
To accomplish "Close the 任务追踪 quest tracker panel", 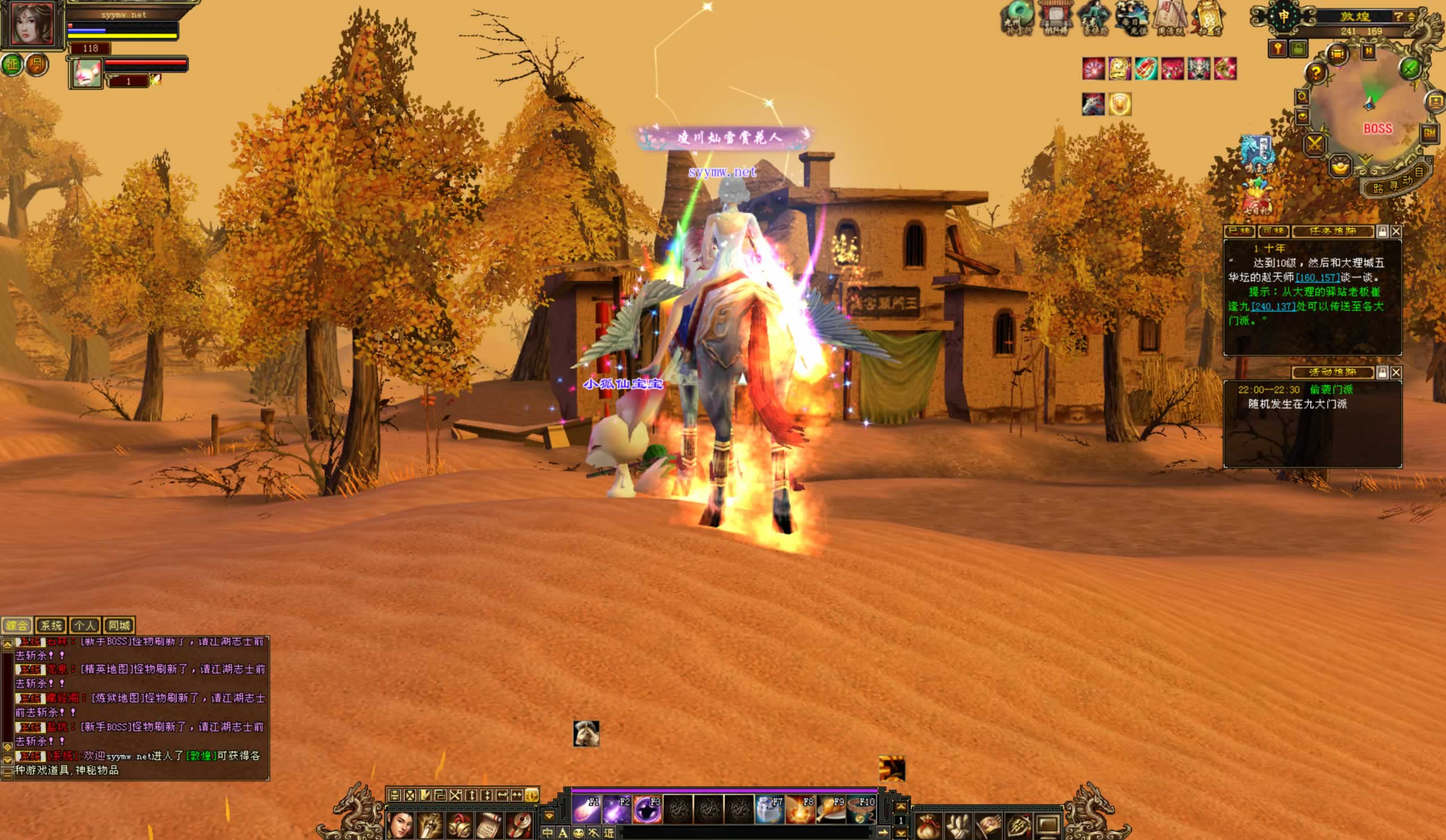I will 1396,231.
